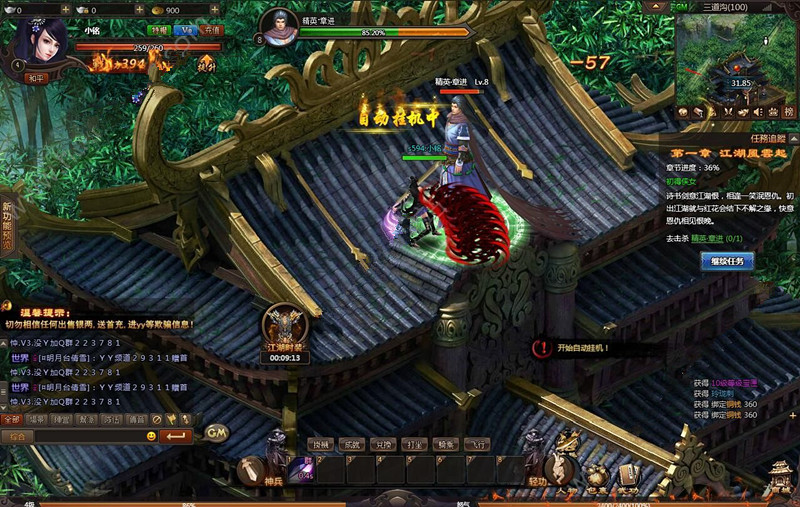Screen dimensions: 800x507
Task: Open the 成就 achievements button
Action: (x=352, y=444)
